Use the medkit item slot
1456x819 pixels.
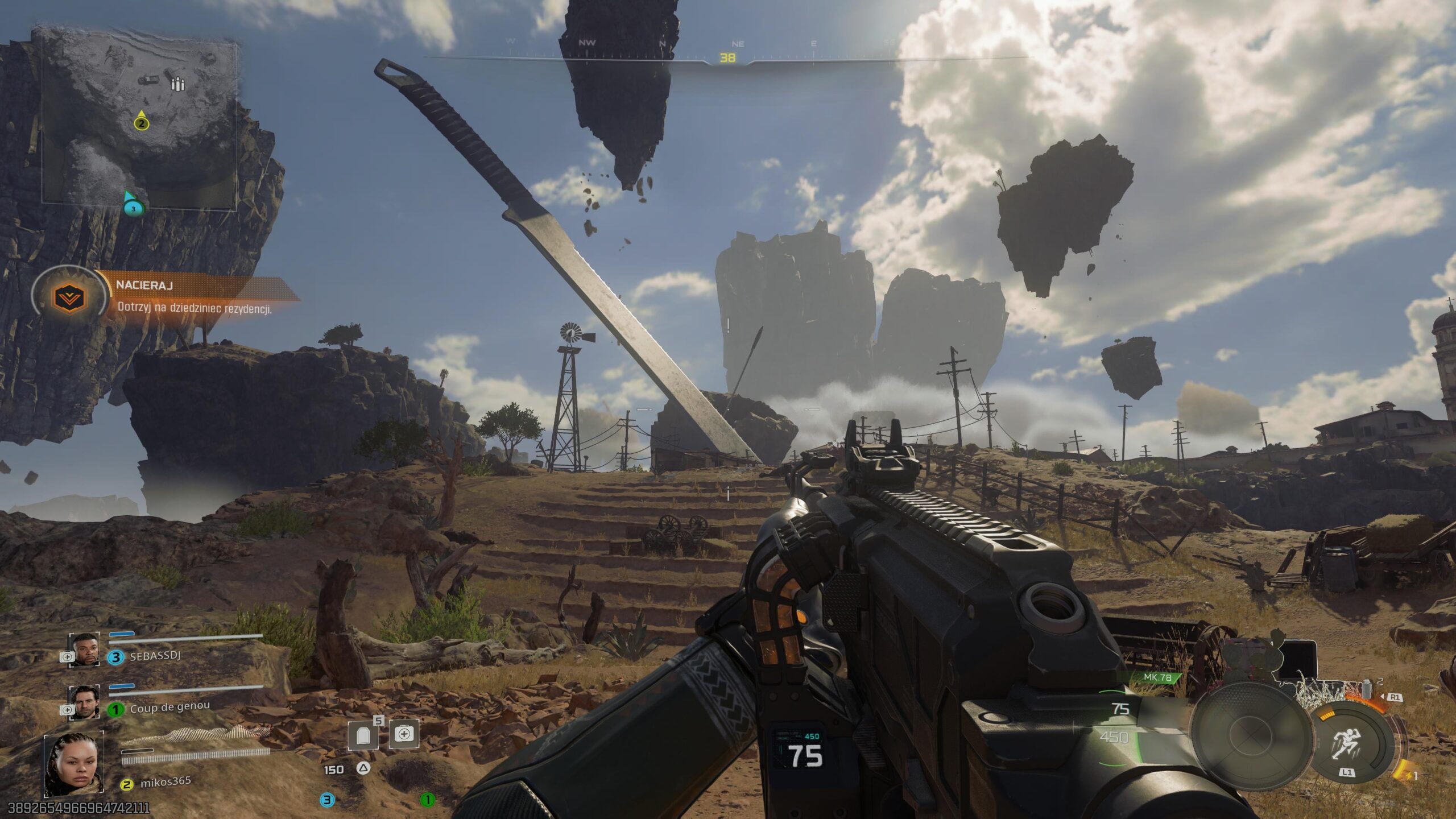(x=404, y=734)
